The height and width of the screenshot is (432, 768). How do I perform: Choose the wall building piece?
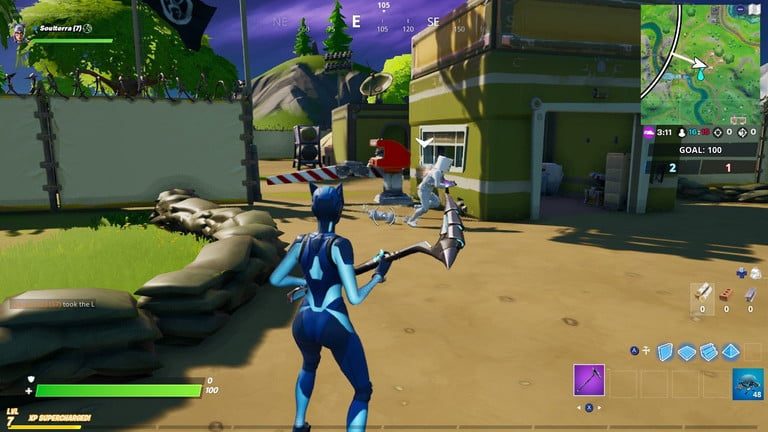pos(666,350)
